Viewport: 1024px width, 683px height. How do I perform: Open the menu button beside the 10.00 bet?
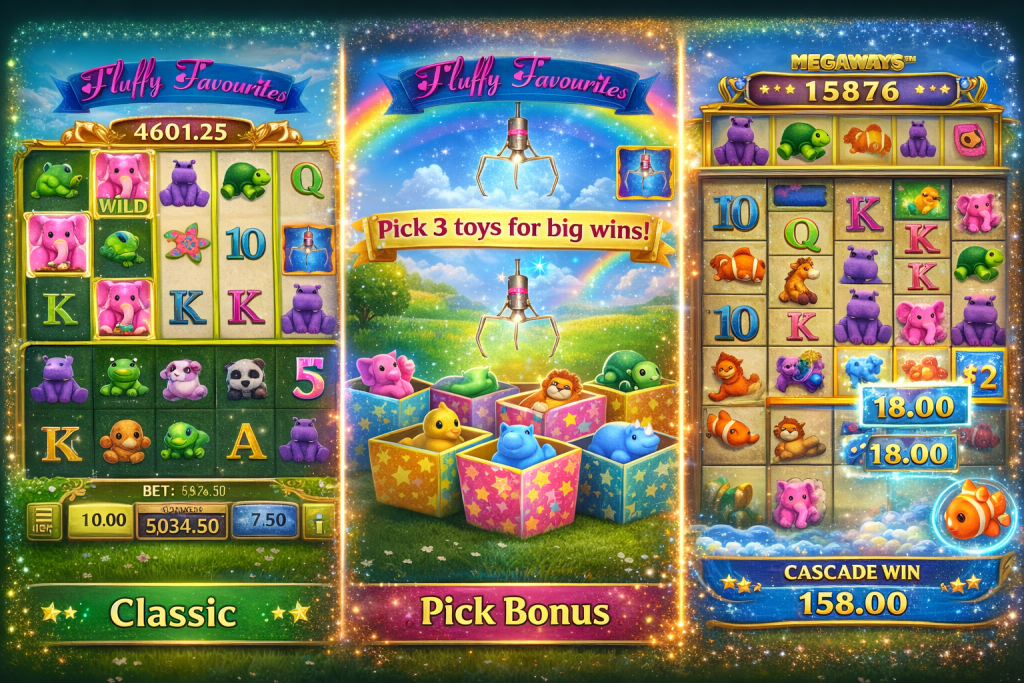44,520
